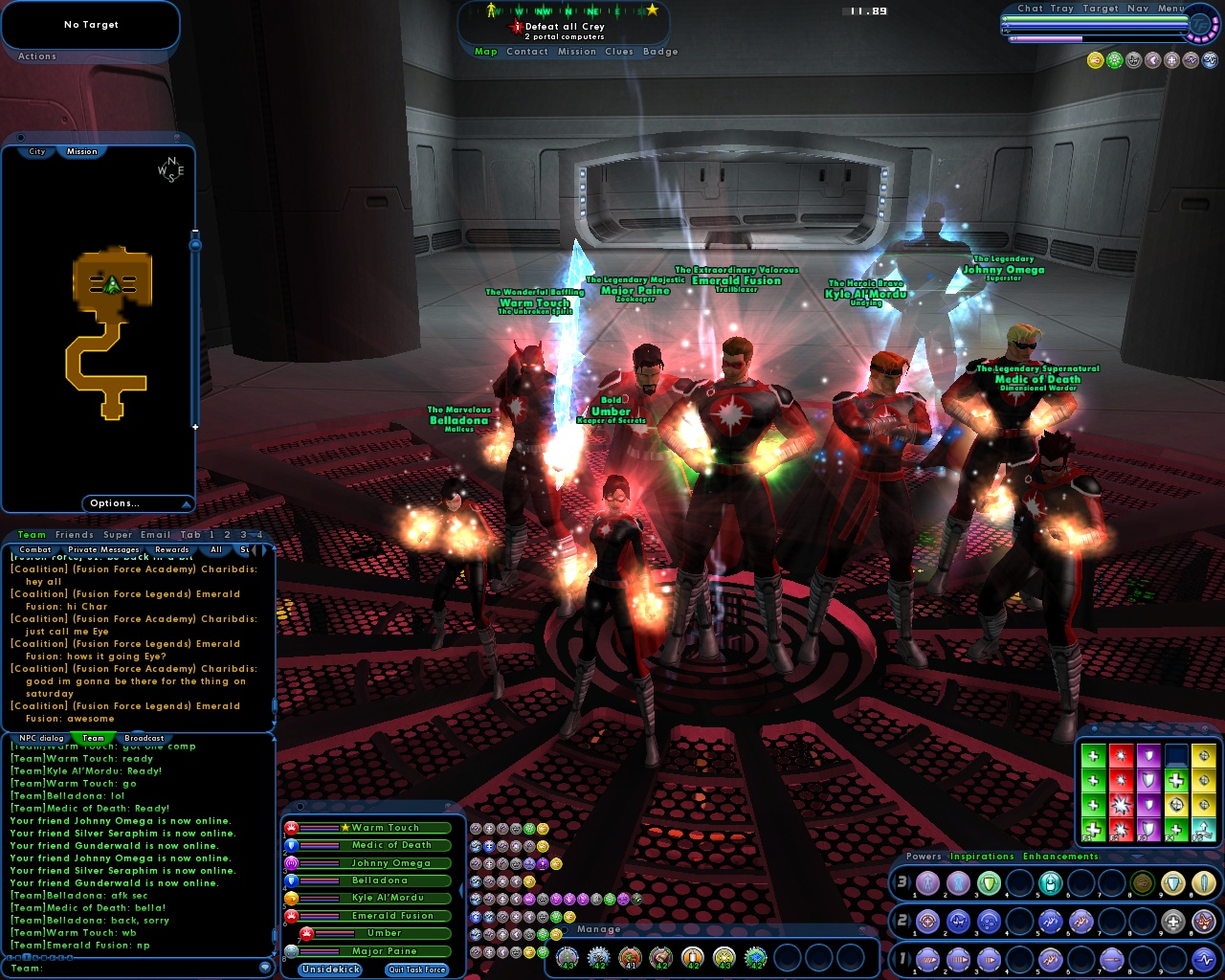The width and height of the screenshot is (1225, 980).
Task: Click the gold star next to Warm Touch
Action: (x=345, y=828)
